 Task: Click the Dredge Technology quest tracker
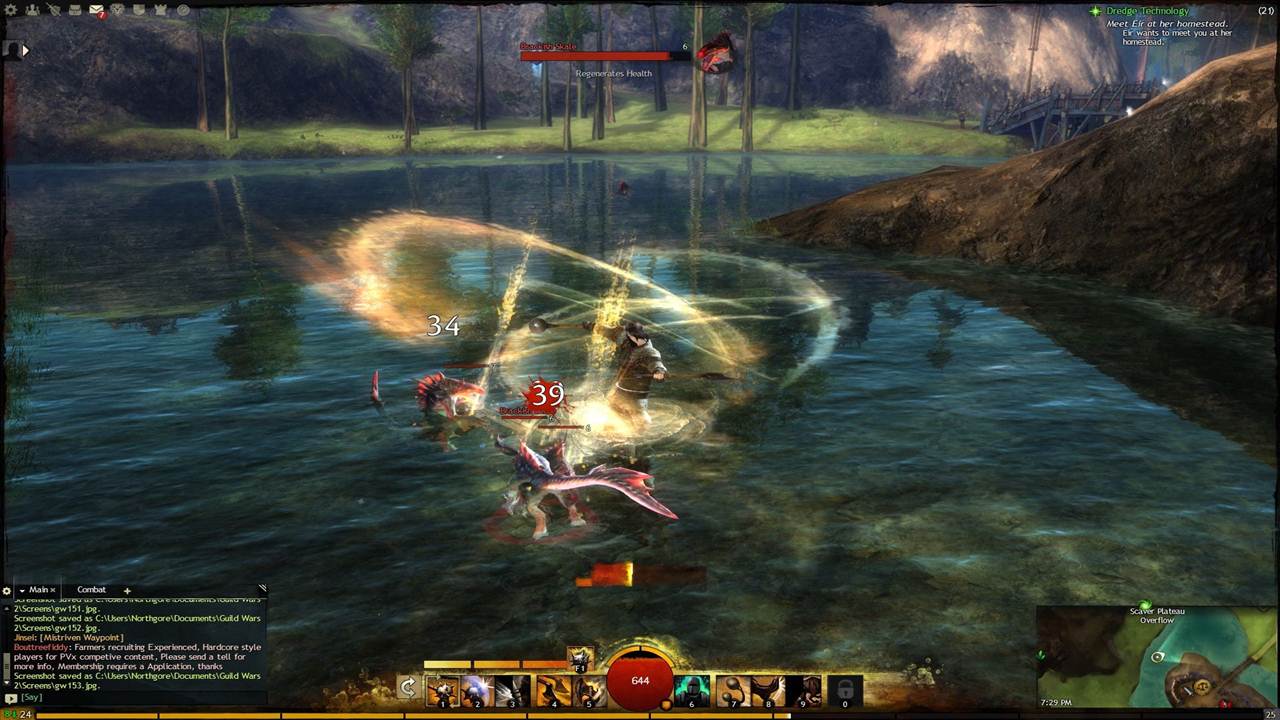pyautogui.click(x=1146, y=11)
